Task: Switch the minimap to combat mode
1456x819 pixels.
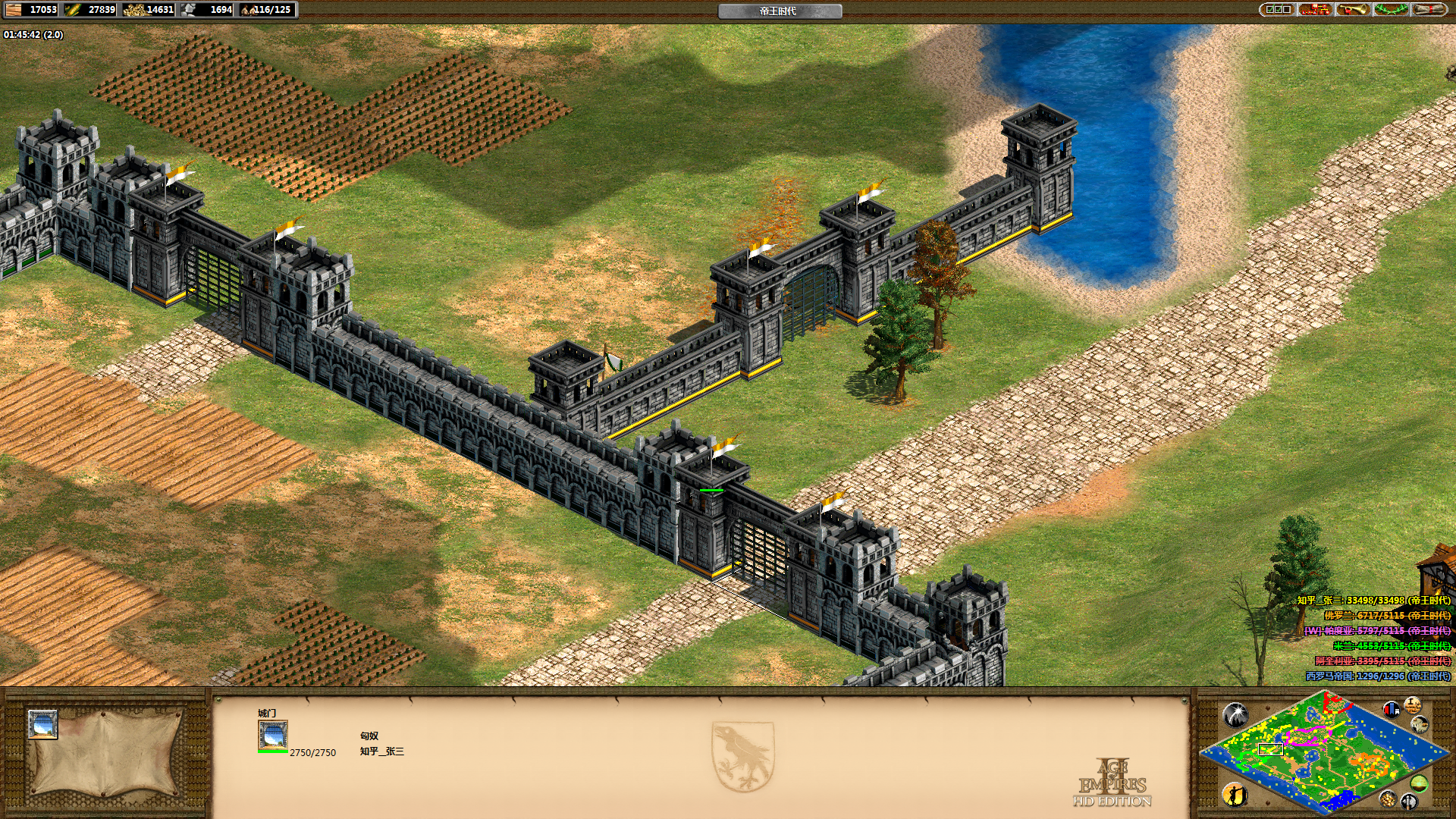Action: [x=1409, y=801]
